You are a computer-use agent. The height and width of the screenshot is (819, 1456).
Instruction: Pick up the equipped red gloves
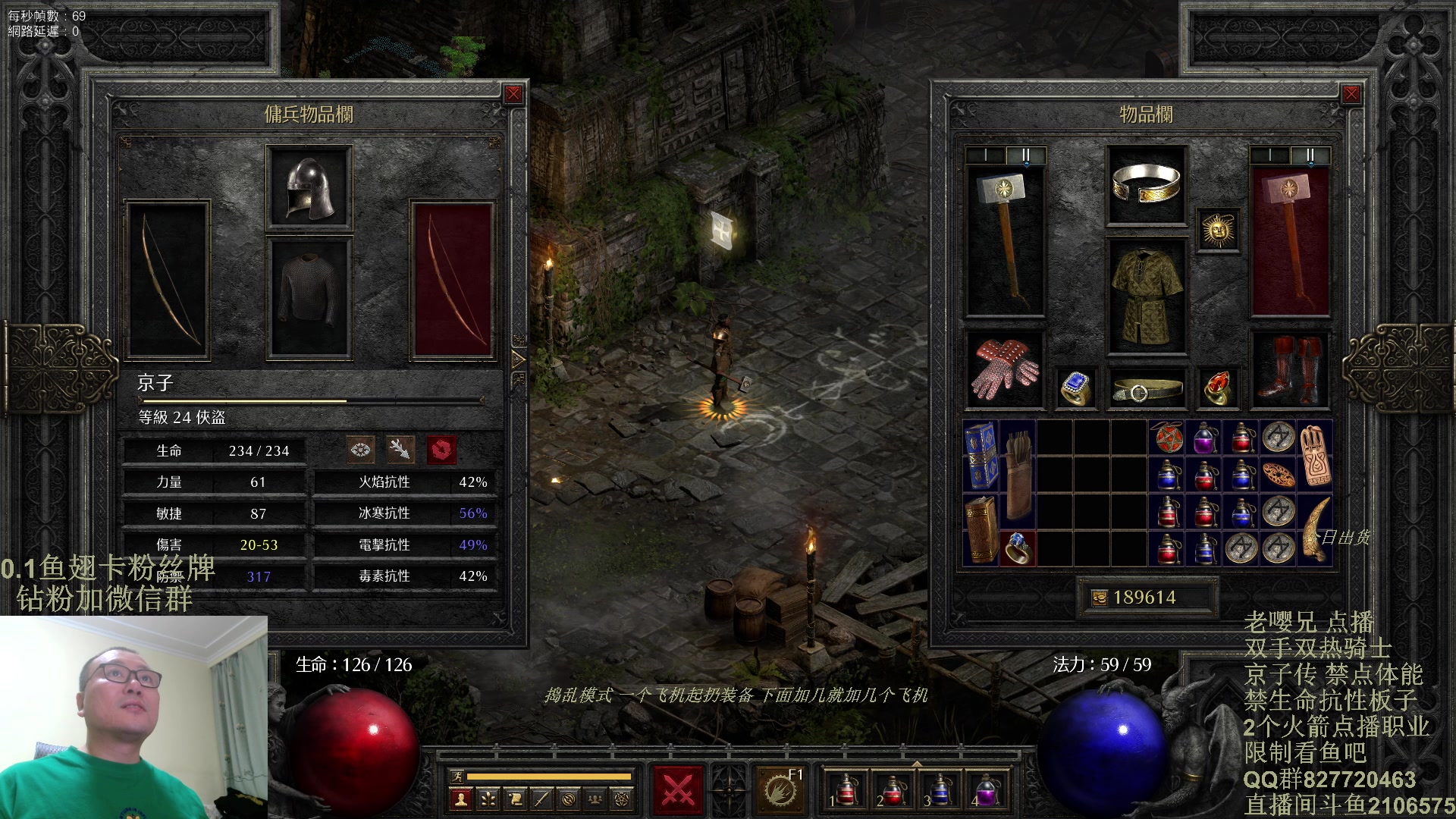[x=1004, y=369]
